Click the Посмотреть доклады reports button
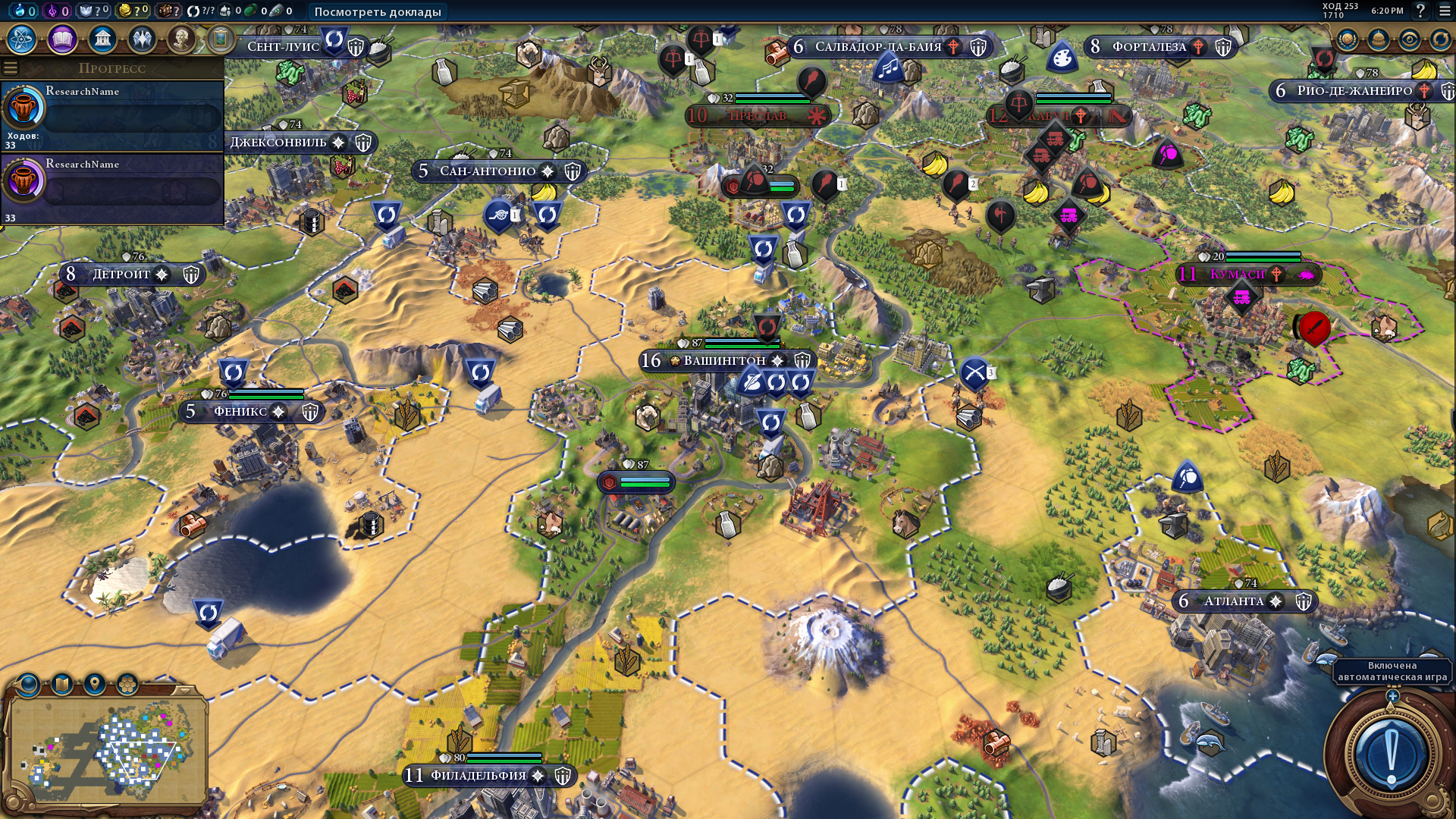This screenshot has height=819, width=1456. (x=378, y=11)
